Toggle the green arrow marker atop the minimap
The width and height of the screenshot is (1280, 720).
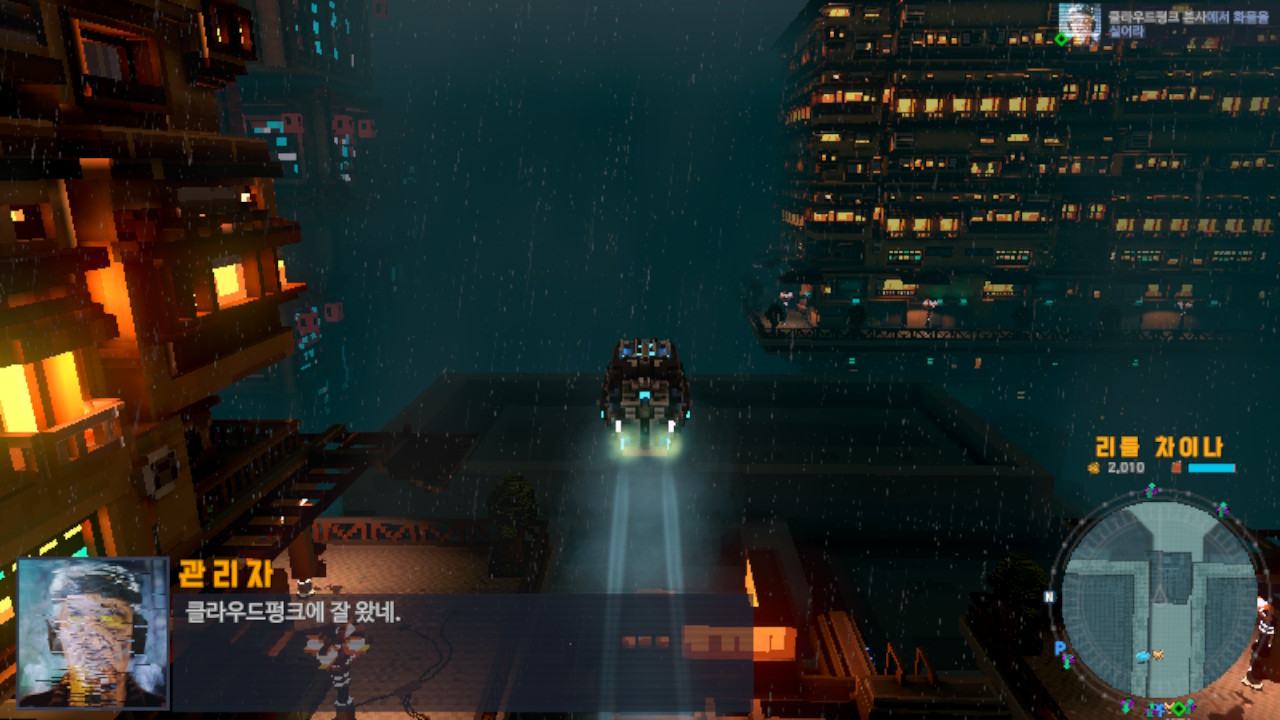tap(1151, 489)
